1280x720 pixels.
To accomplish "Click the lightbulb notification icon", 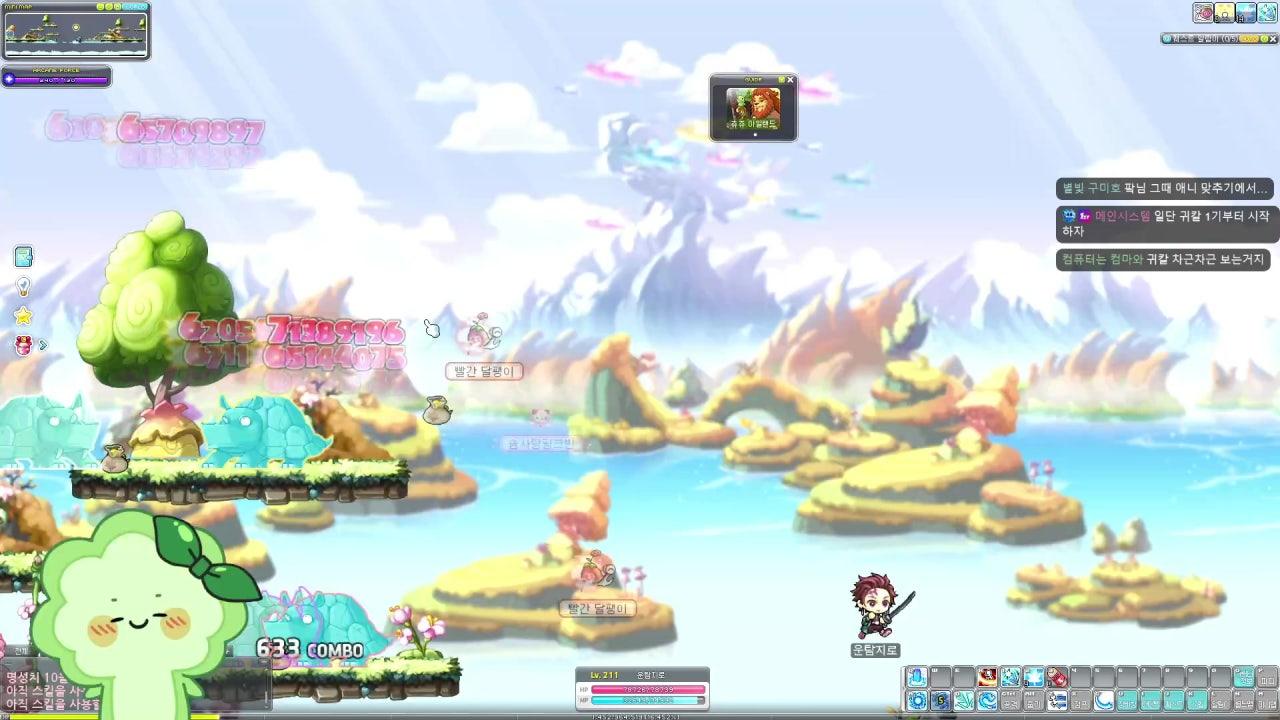I will coord(23,287).
